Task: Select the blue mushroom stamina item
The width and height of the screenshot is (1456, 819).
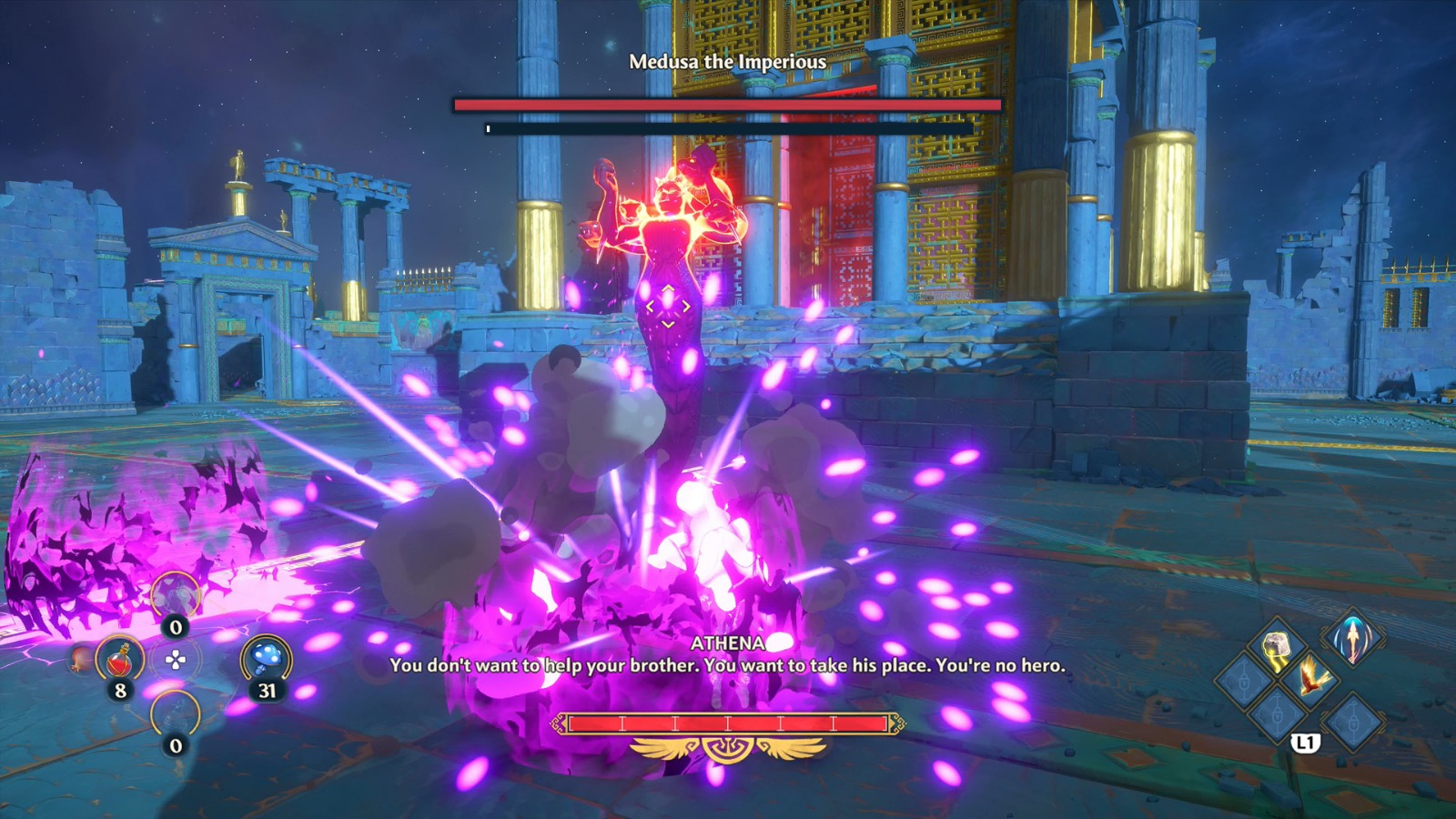Action: pos(267,658)
